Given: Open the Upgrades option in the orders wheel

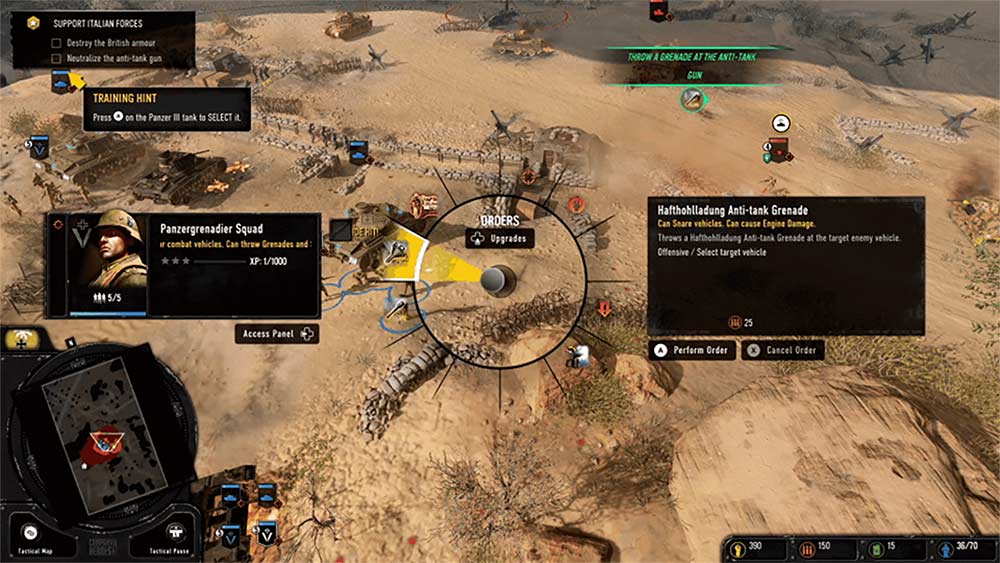Looking at the screenshot, I should pos(499,239).
